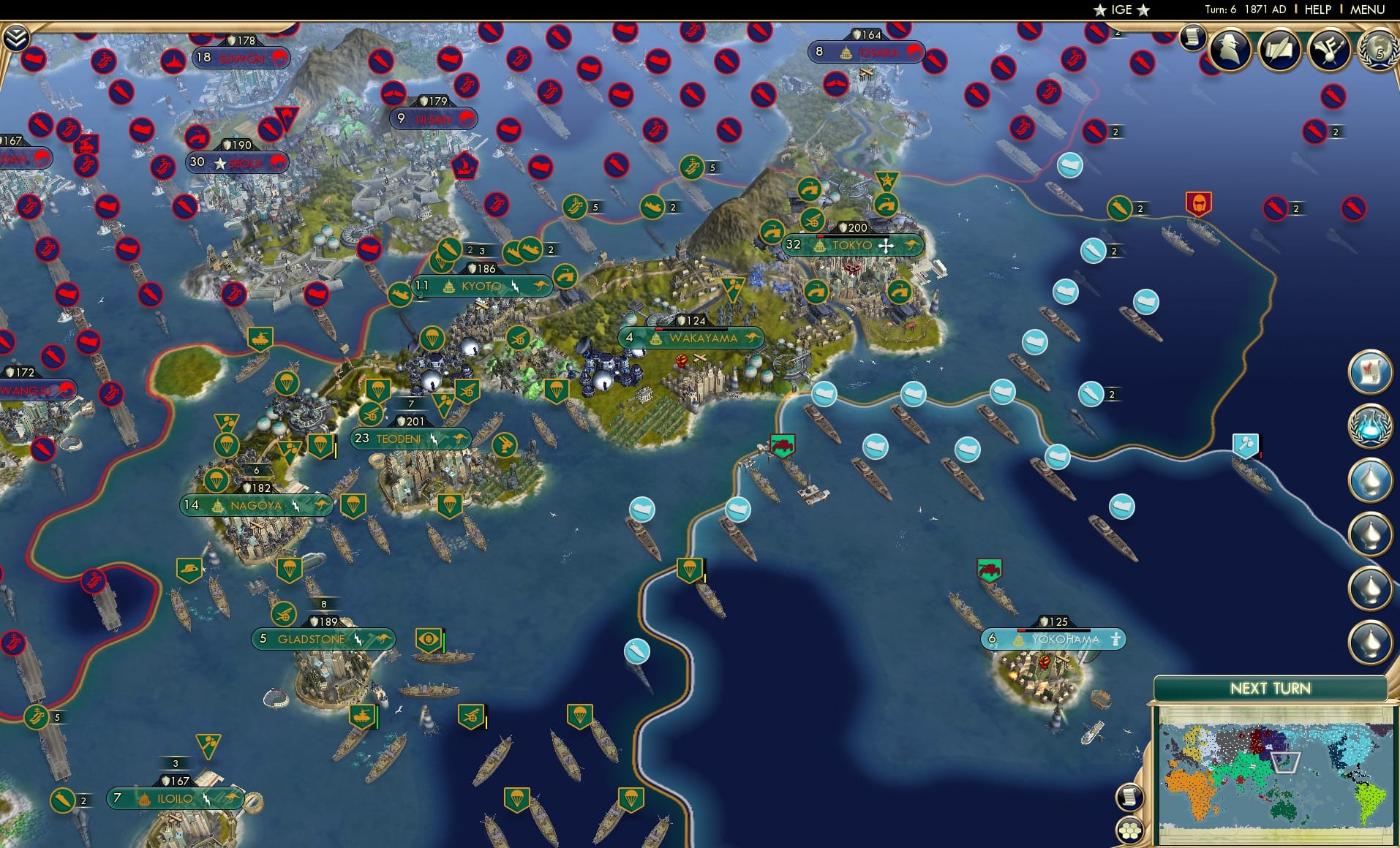1400x848 pixels.
Task: Open the Social Policies scroll icon
Action: click(1282, 50)
